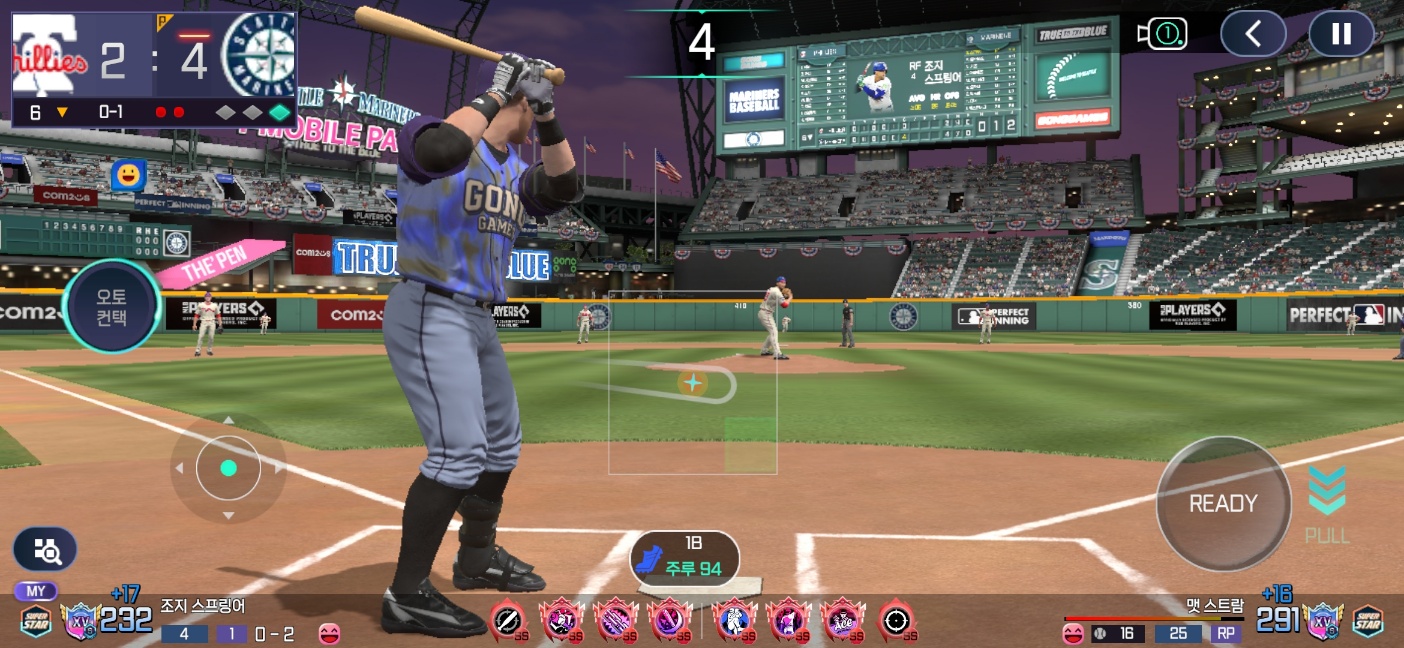Select the PULL hitting direction arrows
This screenshot has height=648, width=1404.
tap(1327, 503)
